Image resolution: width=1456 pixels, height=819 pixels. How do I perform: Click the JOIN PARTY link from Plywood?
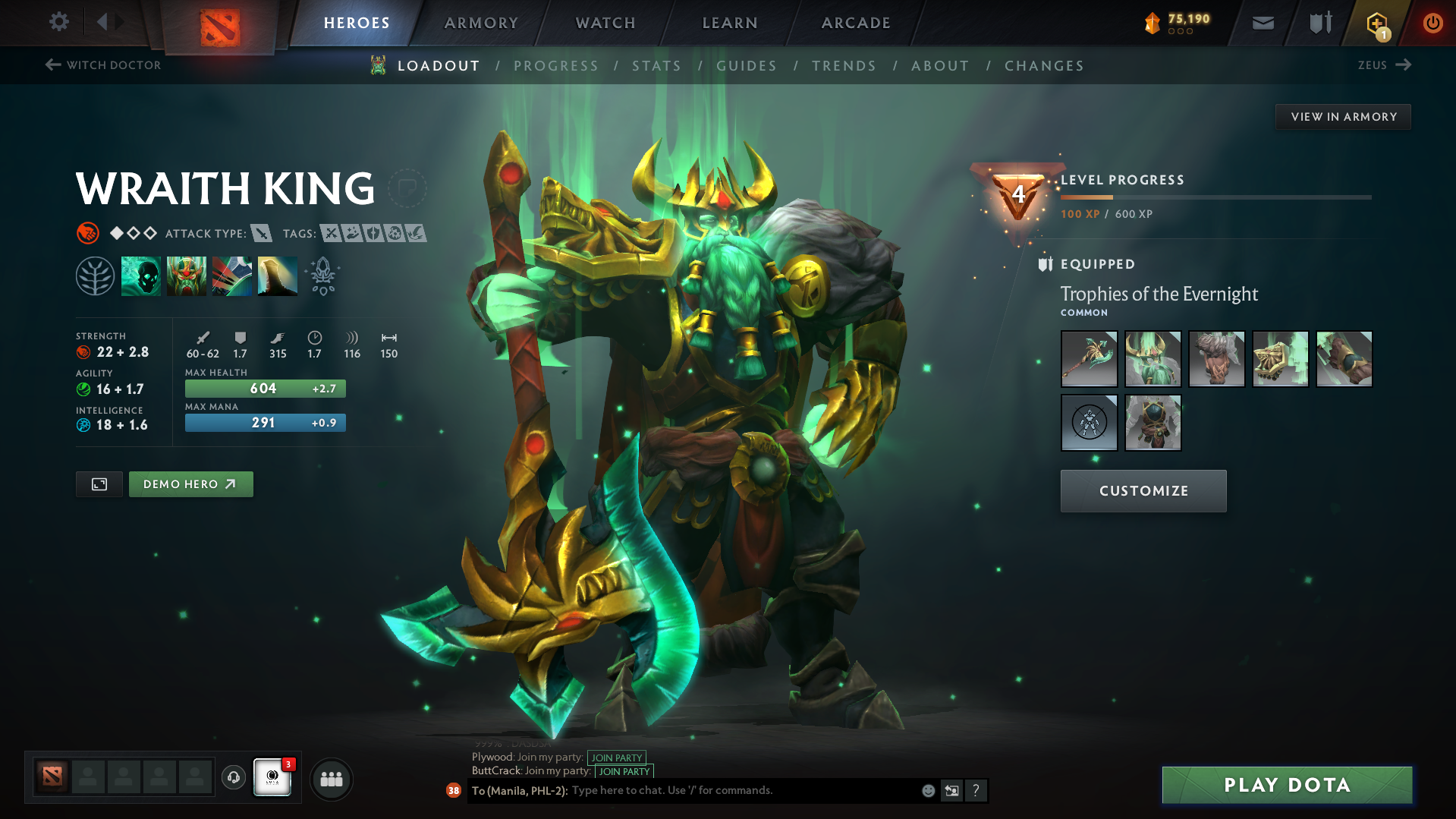616,758
